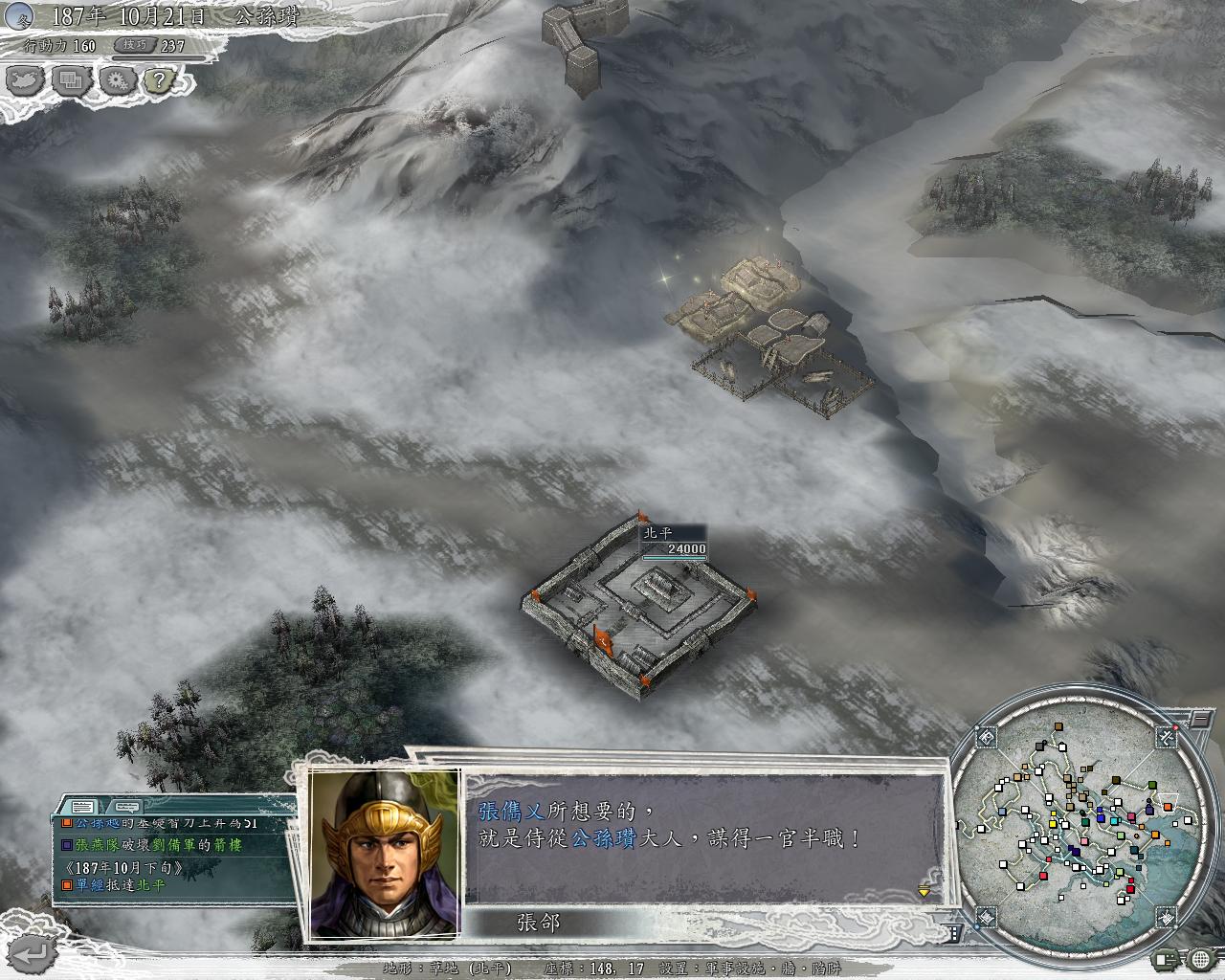Toggle the minimap's bottom-right corner filter
The height and width of the screenshot is (980, 1225).
click(1168, 917)
